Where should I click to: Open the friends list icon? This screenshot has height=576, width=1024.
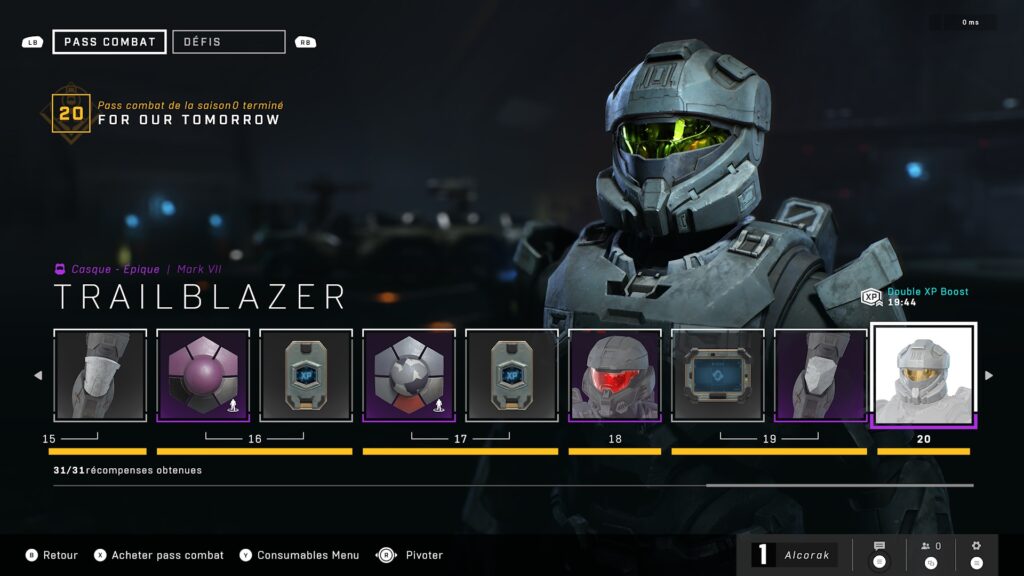coord(931,553)
